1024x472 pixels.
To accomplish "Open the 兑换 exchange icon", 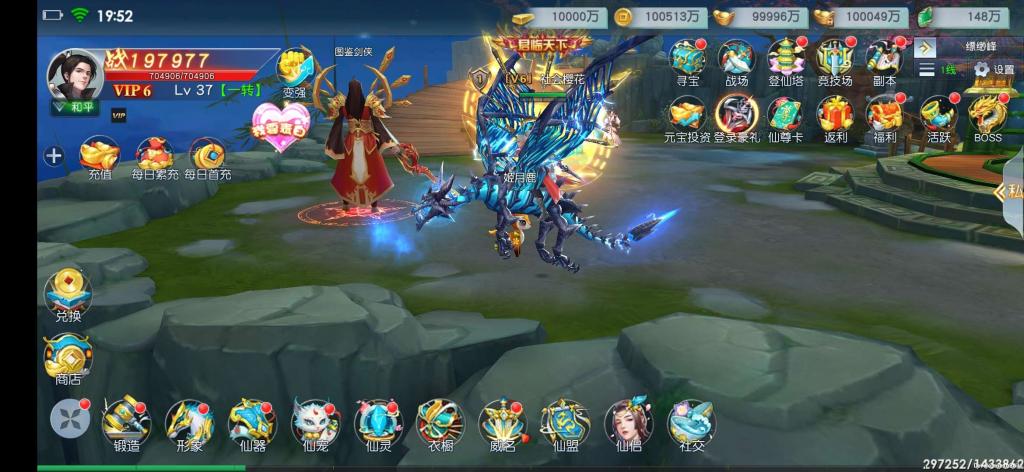I will pyautogui.click(x=66, y=291).
